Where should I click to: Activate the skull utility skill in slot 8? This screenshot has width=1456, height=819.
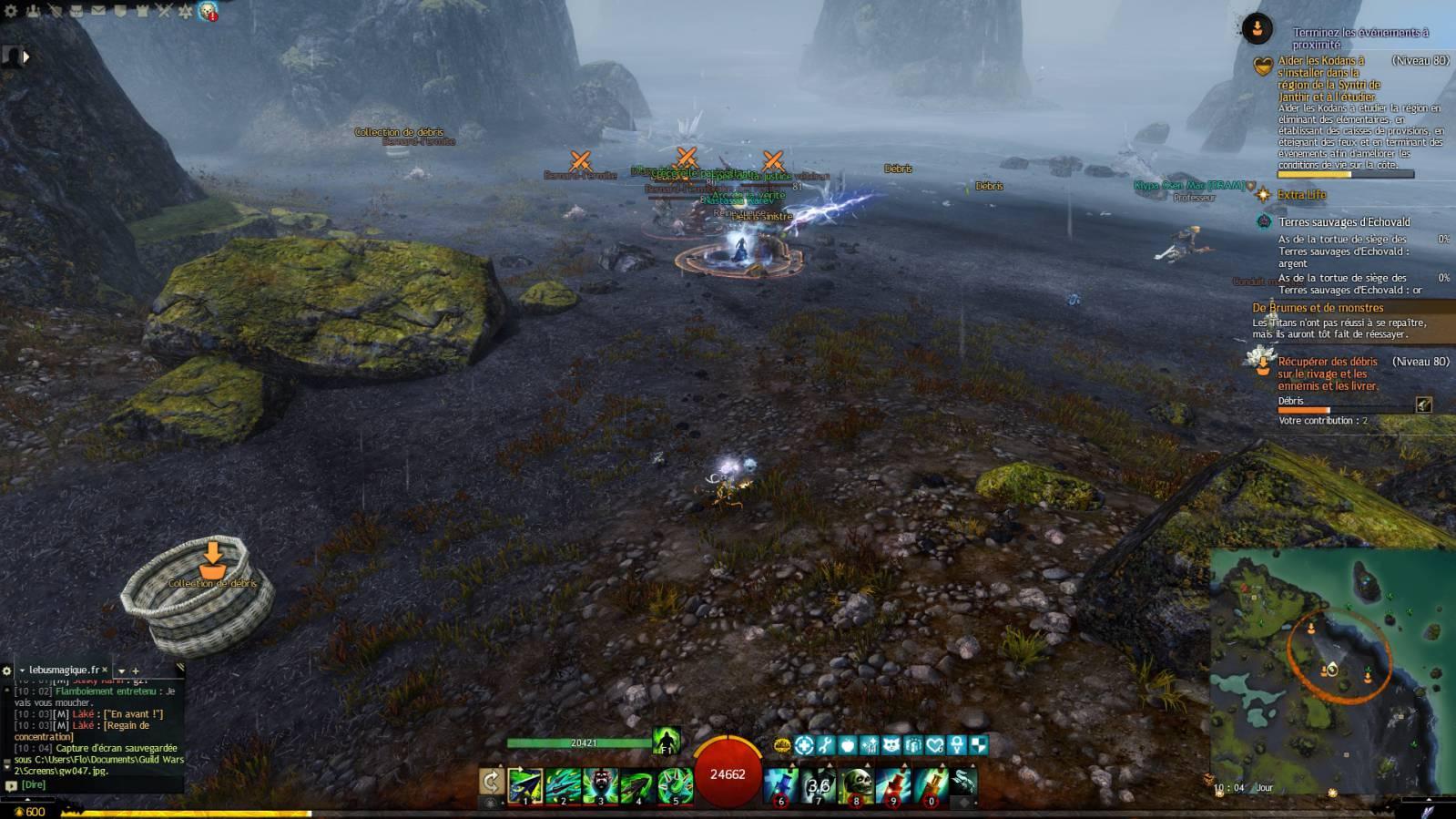(856, 784)
